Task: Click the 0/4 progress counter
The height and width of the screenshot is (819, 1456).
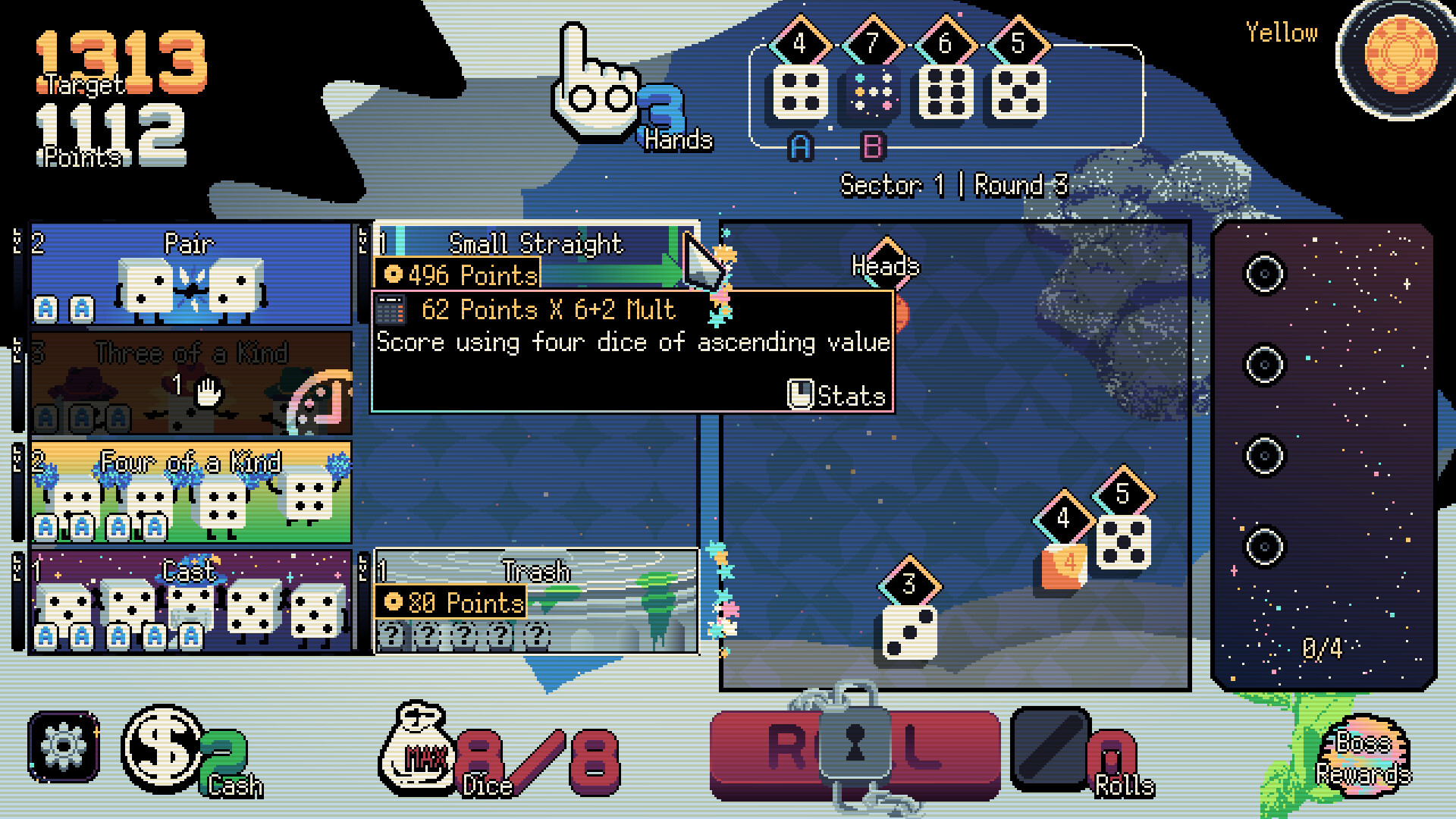Action: (x=1321, y=648)
